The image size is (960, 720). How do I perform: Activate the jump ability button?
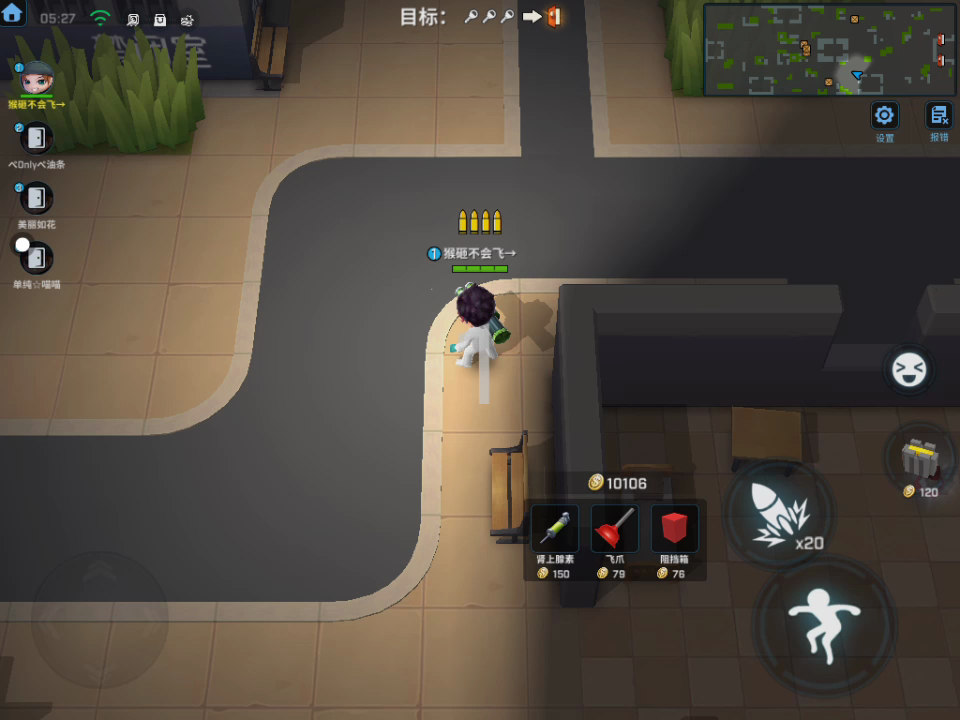pos(824,625)
